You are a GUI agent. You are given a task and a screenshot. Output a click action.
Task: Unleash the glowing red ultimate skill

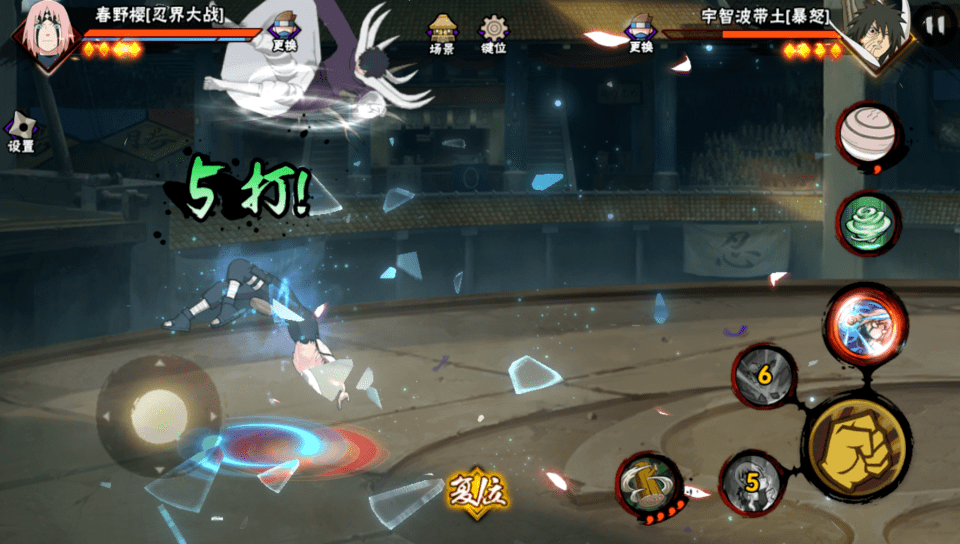[866, 324]
